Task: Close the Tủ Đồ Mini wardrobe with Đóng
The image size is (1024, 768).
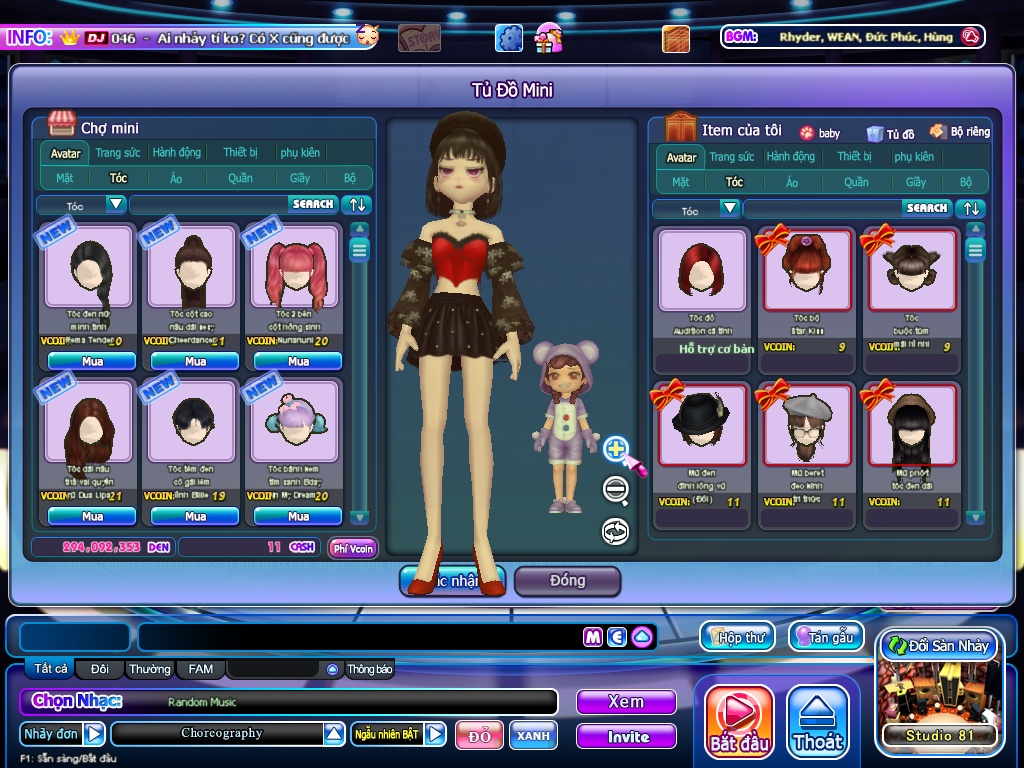Action: click(x=567, y=581)
